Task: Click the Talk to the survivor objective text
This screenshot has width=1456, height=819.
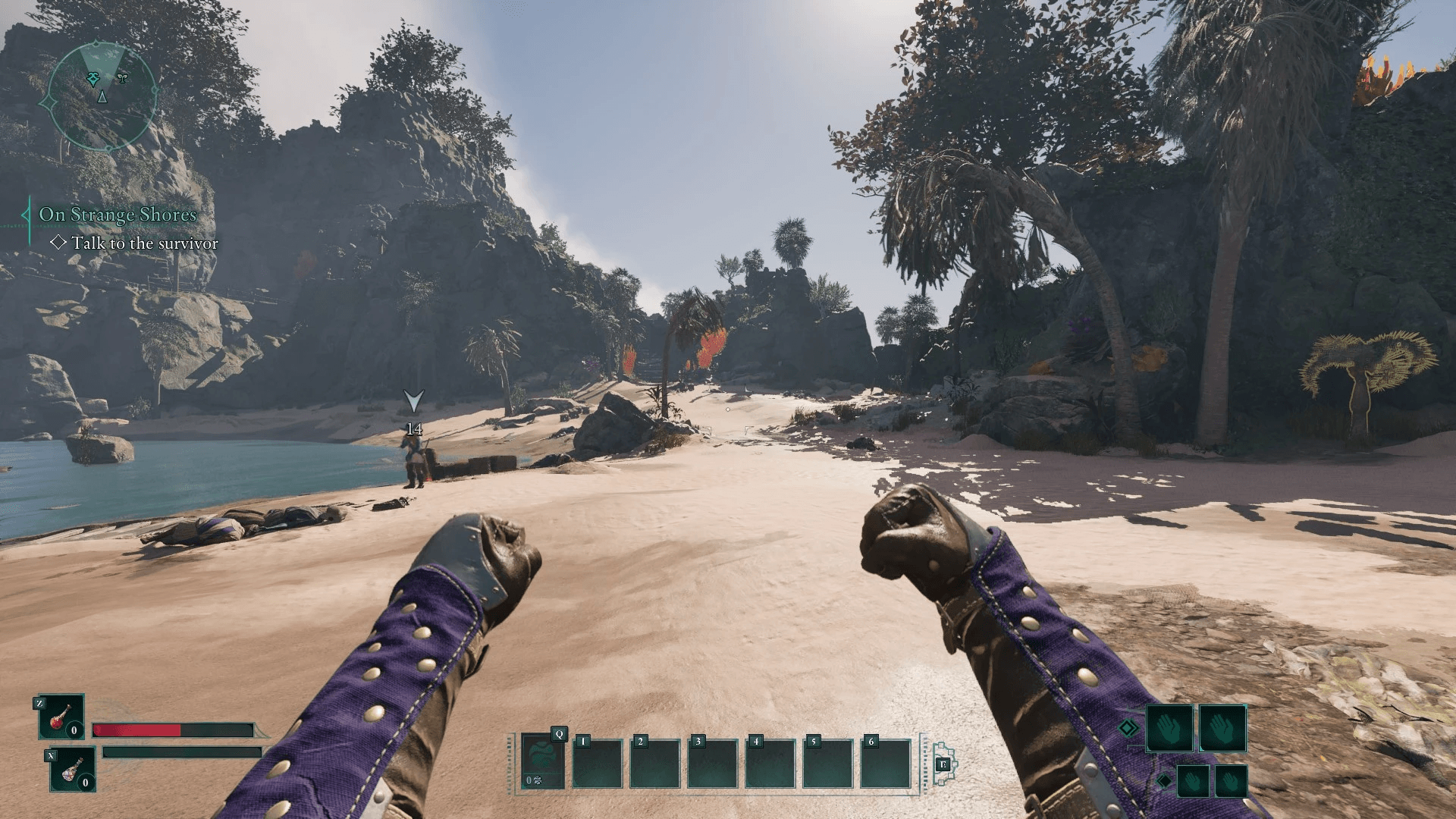Action: pyautogui.click(x=144, y=243)
